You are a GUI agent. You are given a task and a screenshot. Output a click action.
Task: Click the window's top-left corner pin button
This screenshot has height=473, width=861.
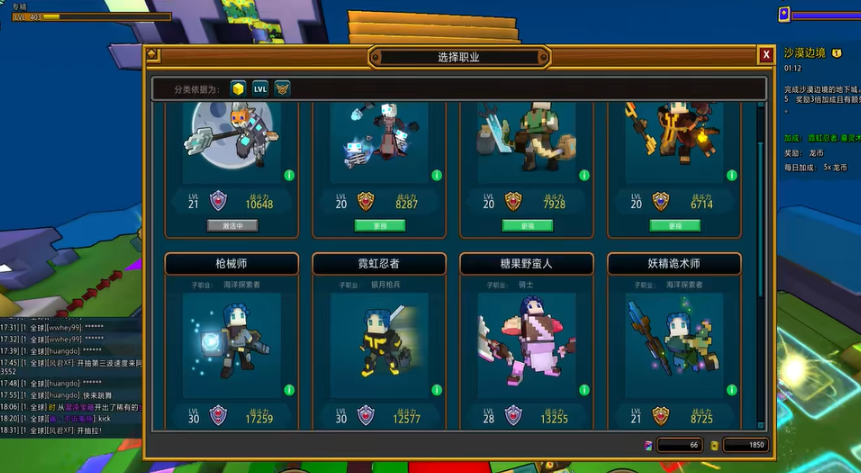pyautogui.click(x=152, y=54)
